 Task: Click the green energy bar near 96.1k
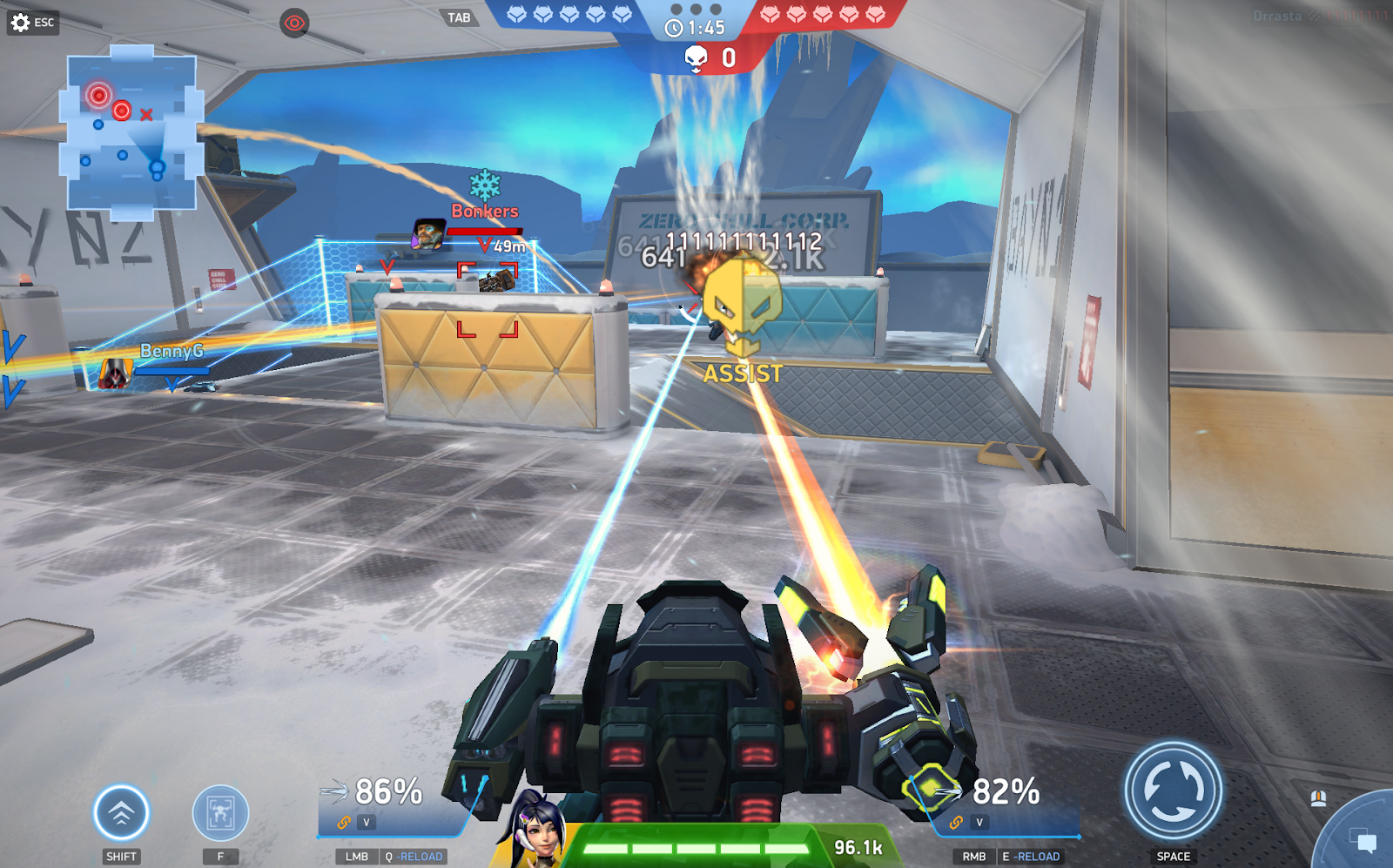click(x=696, y=844)
